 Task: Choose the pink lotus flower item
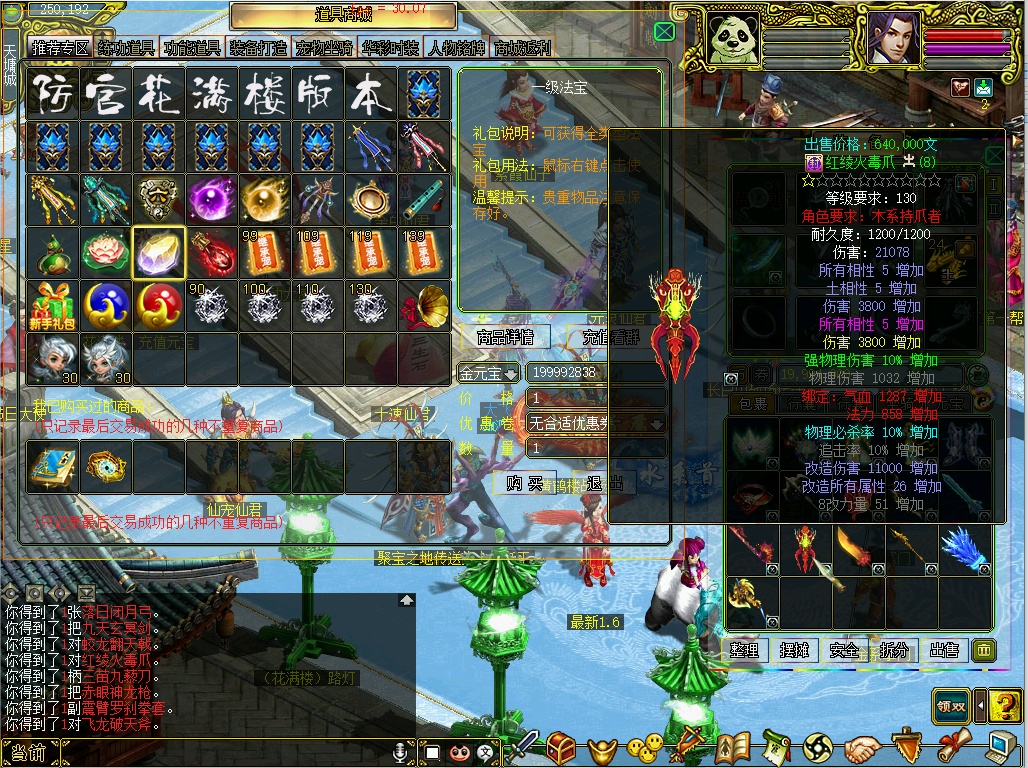tap(105, 252)
